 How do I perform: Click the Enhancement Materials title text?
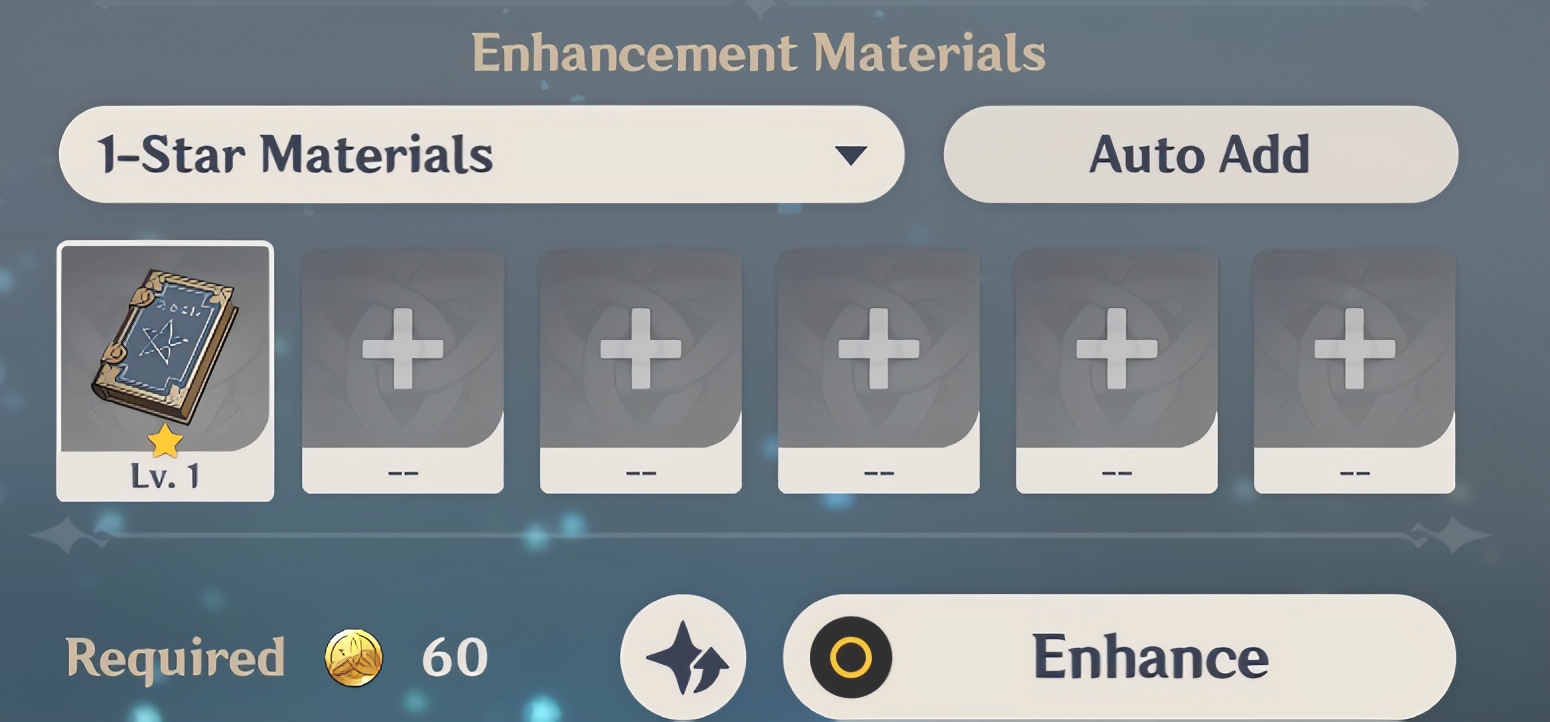click(761, 53)
